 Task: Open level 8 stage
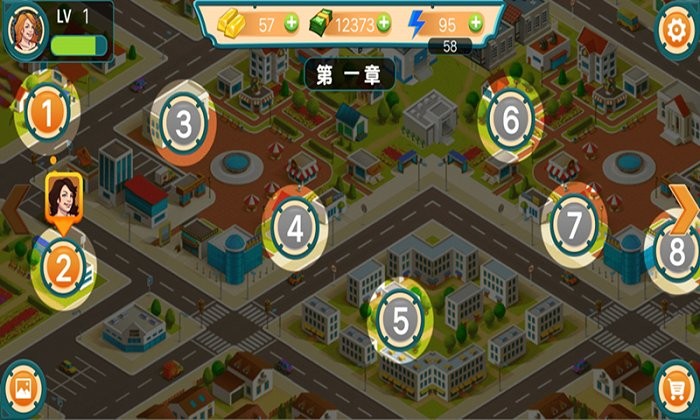coord(677,250)
